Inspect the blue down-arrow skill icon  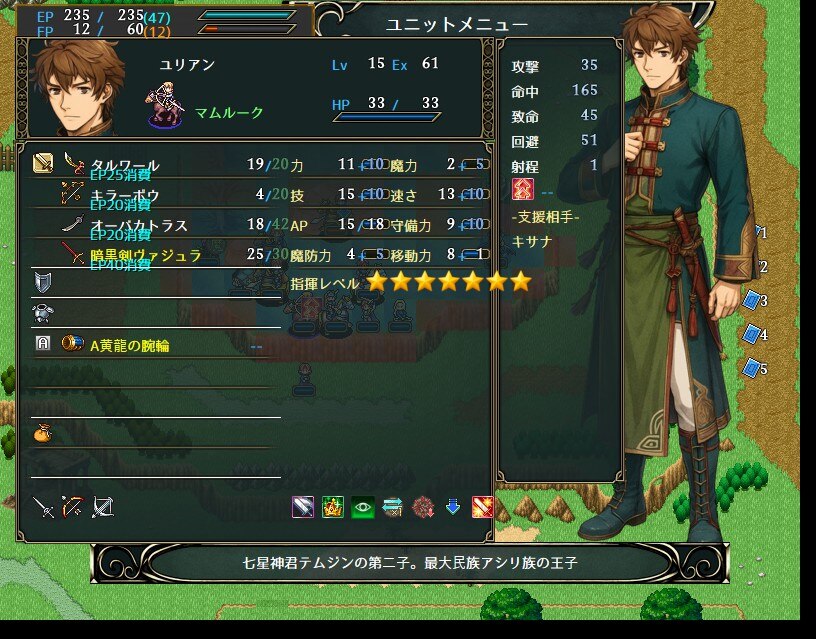452,507
